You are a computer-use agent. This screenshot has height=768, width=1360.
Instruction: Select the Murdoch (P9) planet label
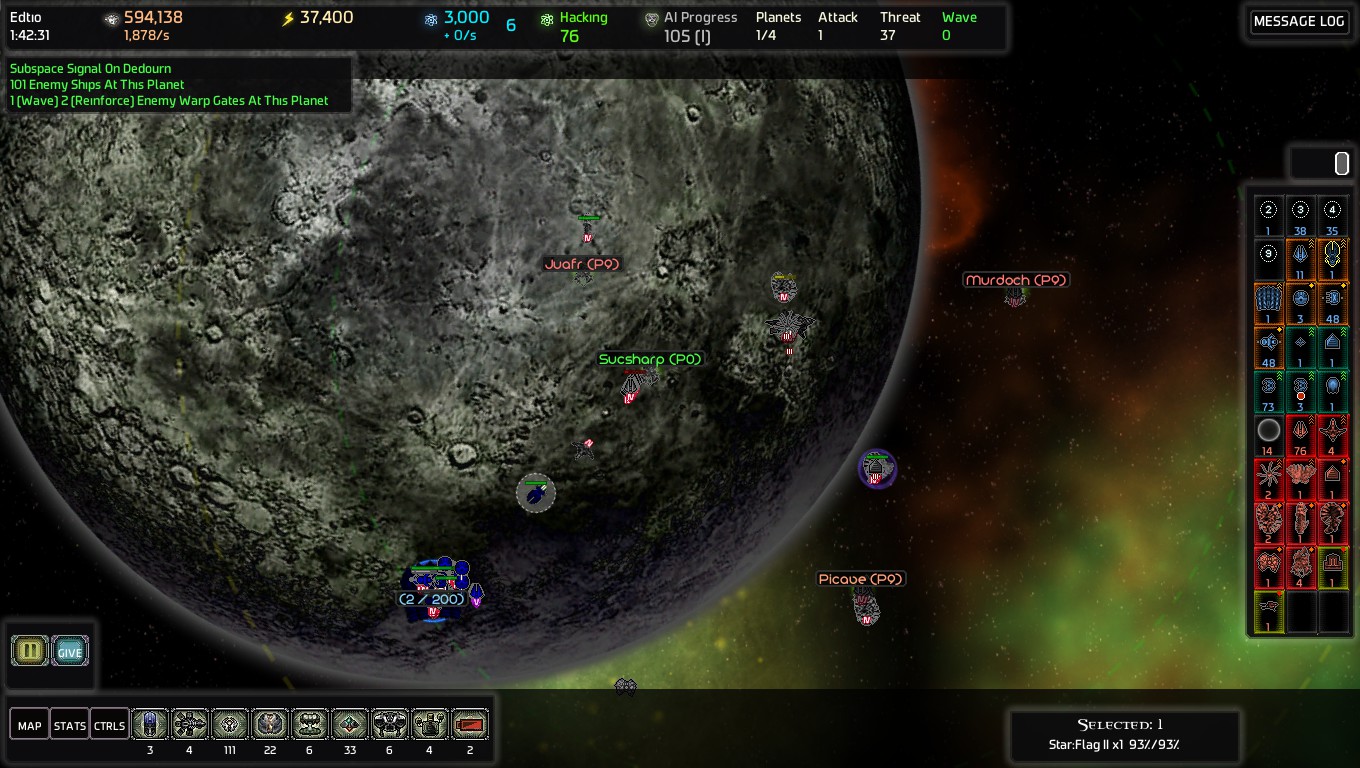click(x=1016, y=280)
